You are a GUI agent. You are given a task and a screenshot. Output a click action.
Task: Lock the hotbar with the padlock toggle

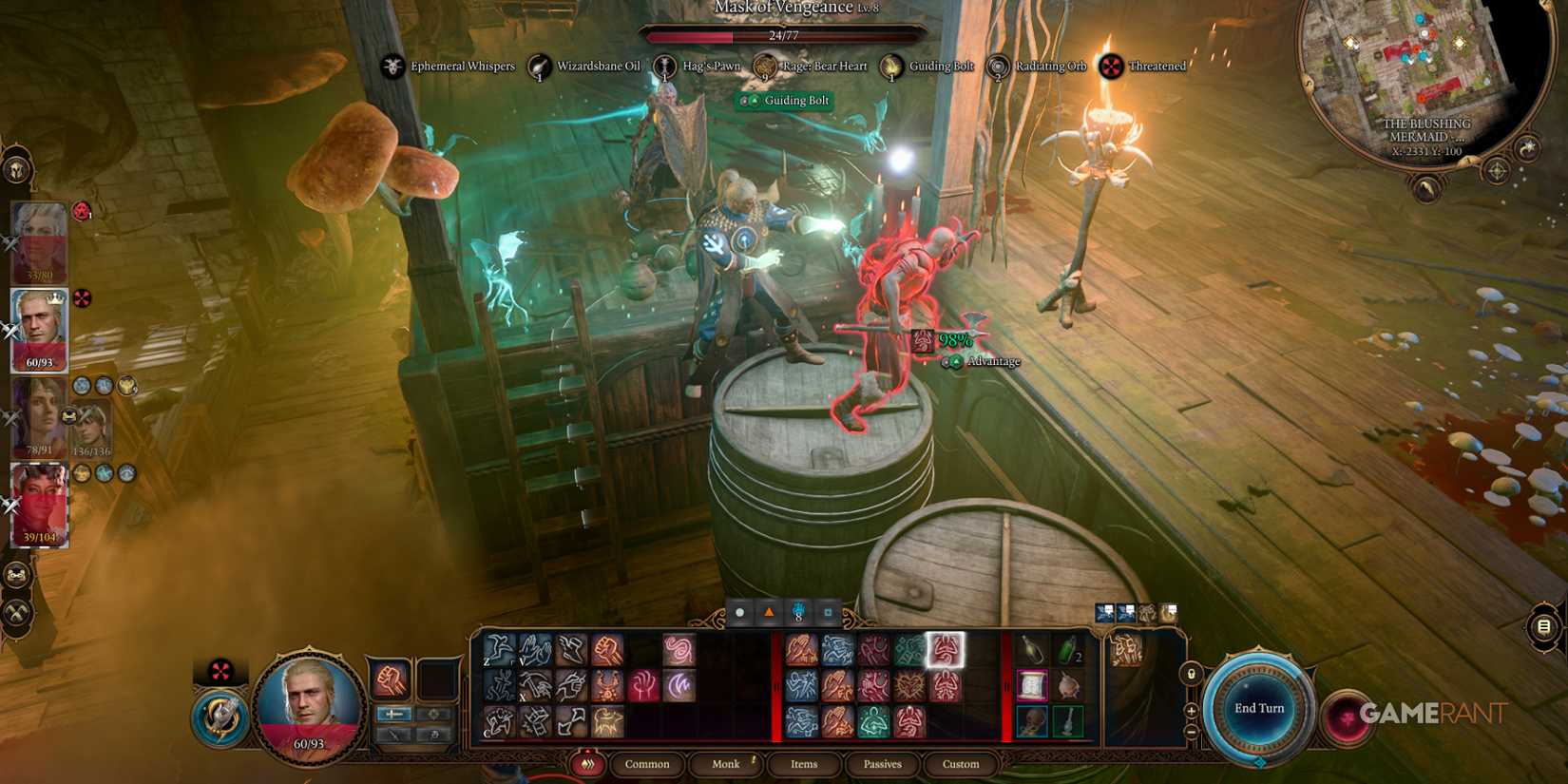click(x=1191, y=674)
